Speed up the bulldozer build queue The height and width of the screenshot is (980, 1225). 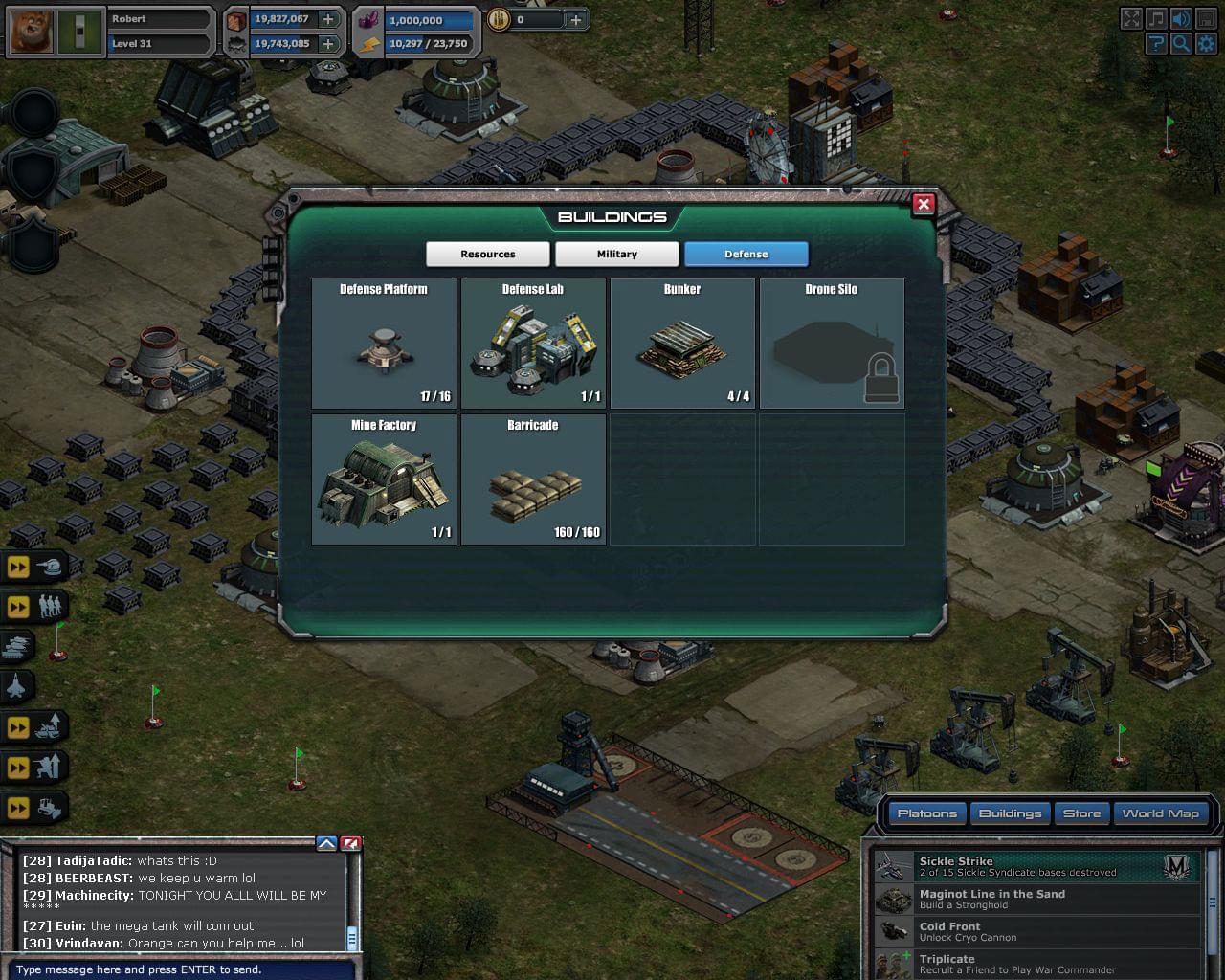18,809
